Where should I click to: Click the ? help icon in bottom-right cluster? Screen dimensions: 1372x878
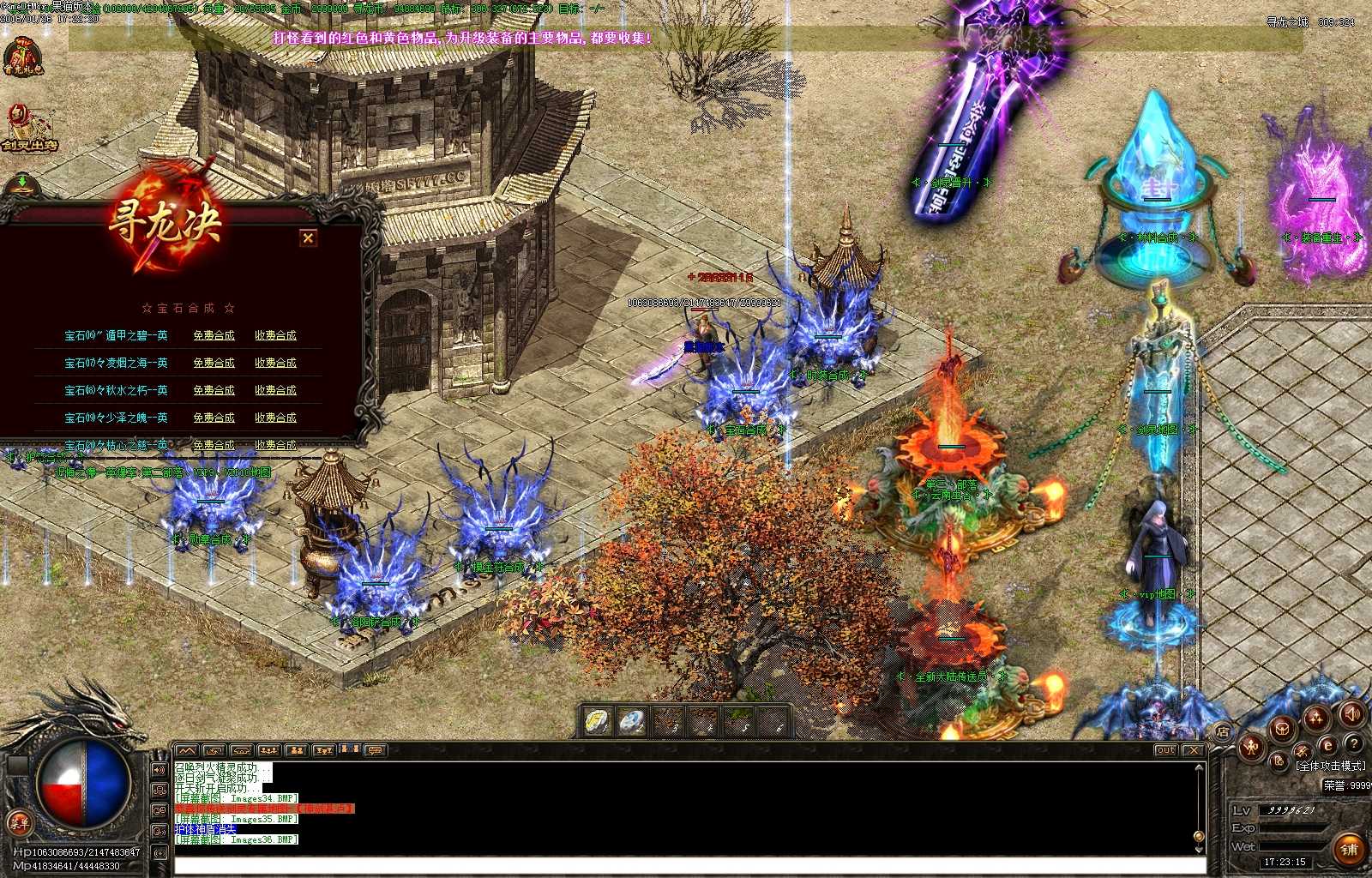point(1354,744)
